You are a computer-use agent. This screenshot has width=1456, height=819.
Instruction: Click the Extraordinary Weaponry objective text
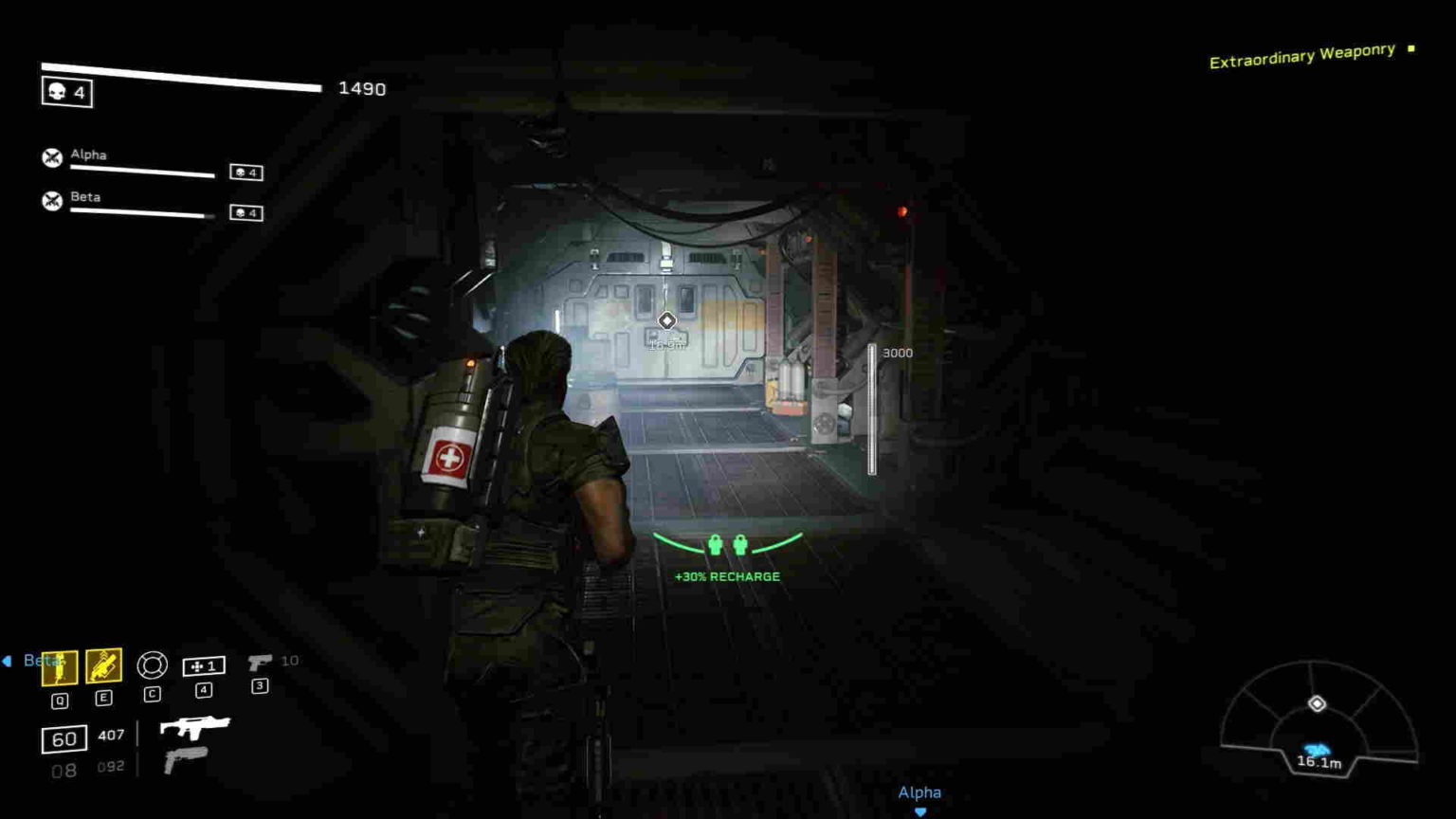[1302, 55]
